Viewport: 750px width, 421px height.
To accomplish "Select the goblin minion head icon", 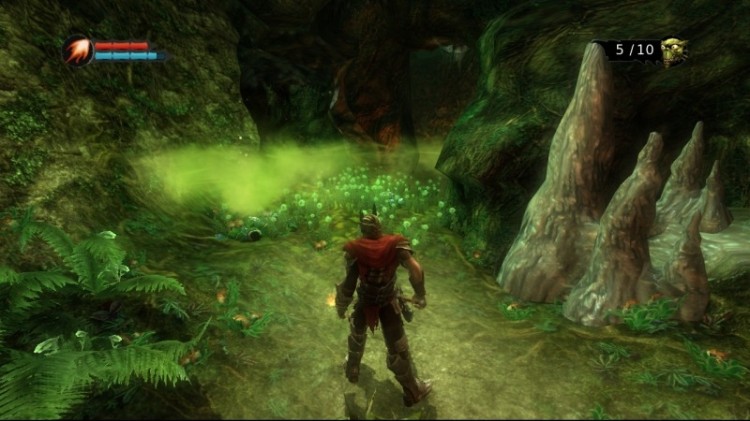I will pyautogui.click(x=674, y=50).
